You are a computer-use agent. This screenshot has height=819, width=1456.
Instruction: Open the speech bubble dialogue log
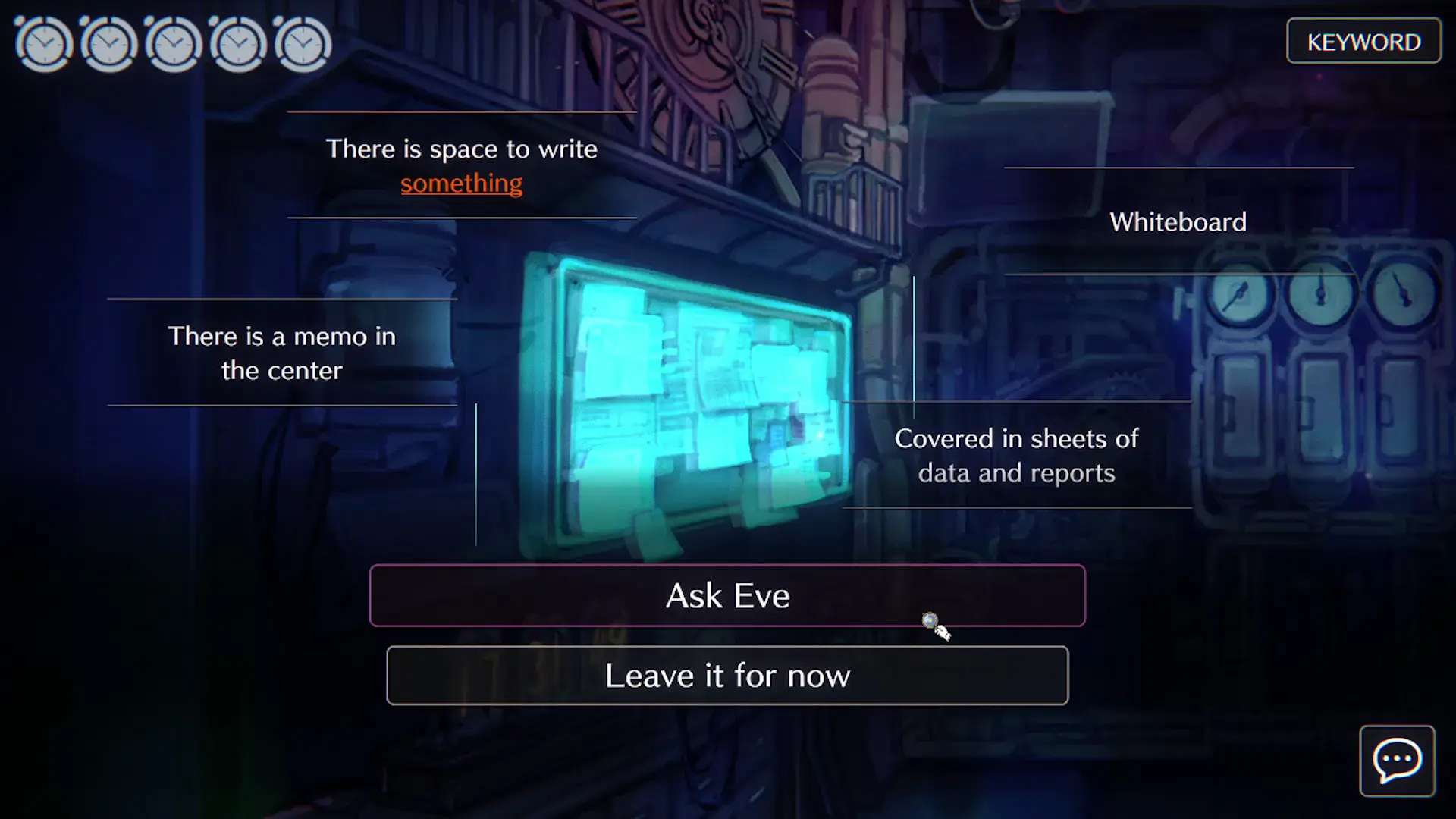pyautogui.click(x=1397, y=761)
